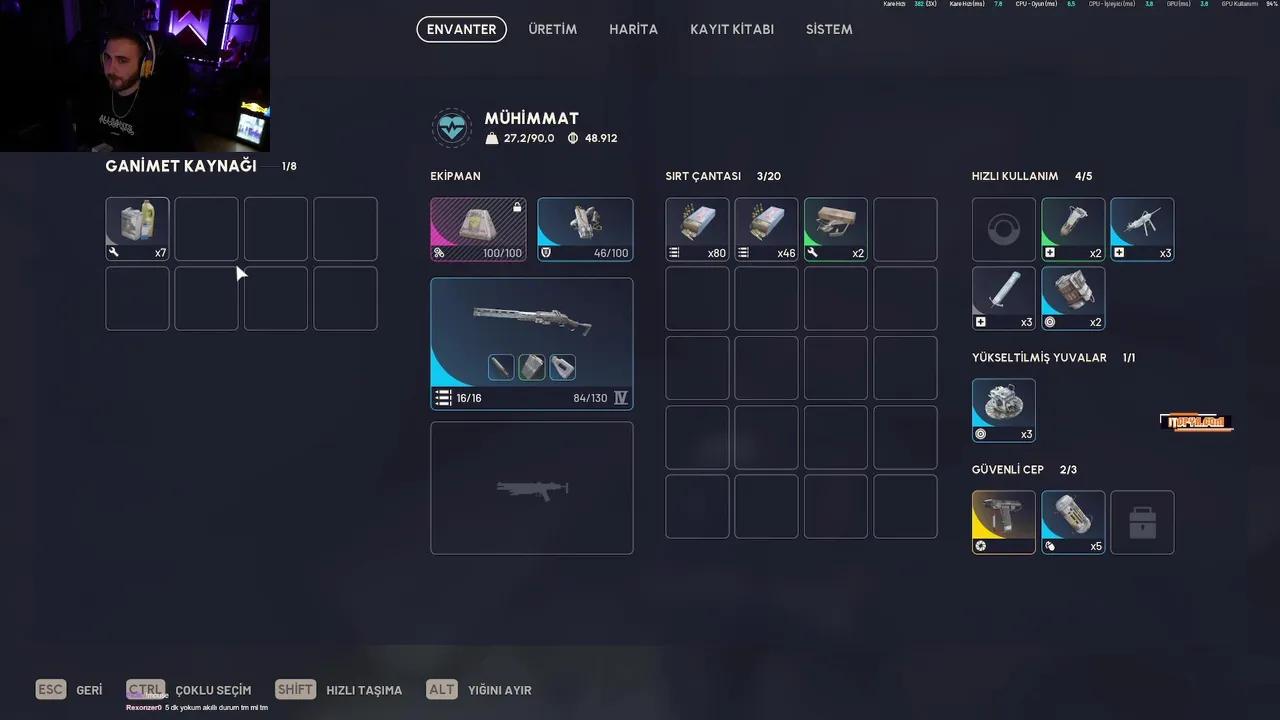Viewport: 1280px width, 720px height.
Task: Click the locked armor plate showing 100/100
Action: tap(477, 228)
